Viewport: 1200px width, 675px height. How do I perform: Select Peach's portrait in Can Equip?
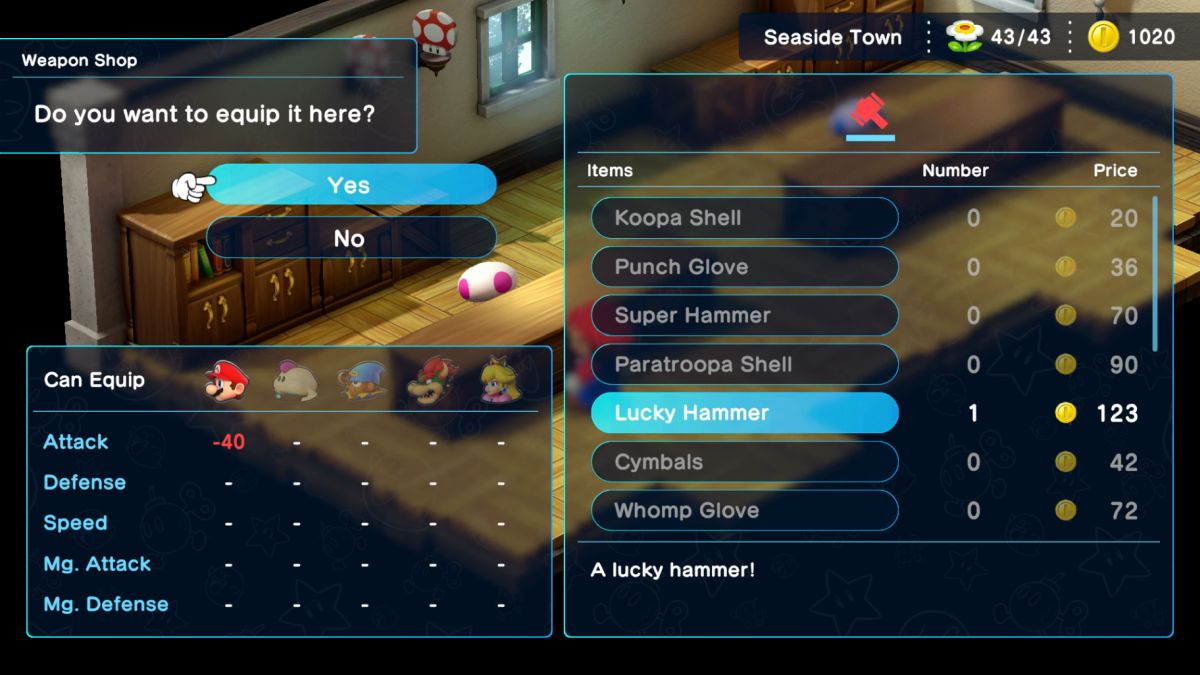pos(500,381)
